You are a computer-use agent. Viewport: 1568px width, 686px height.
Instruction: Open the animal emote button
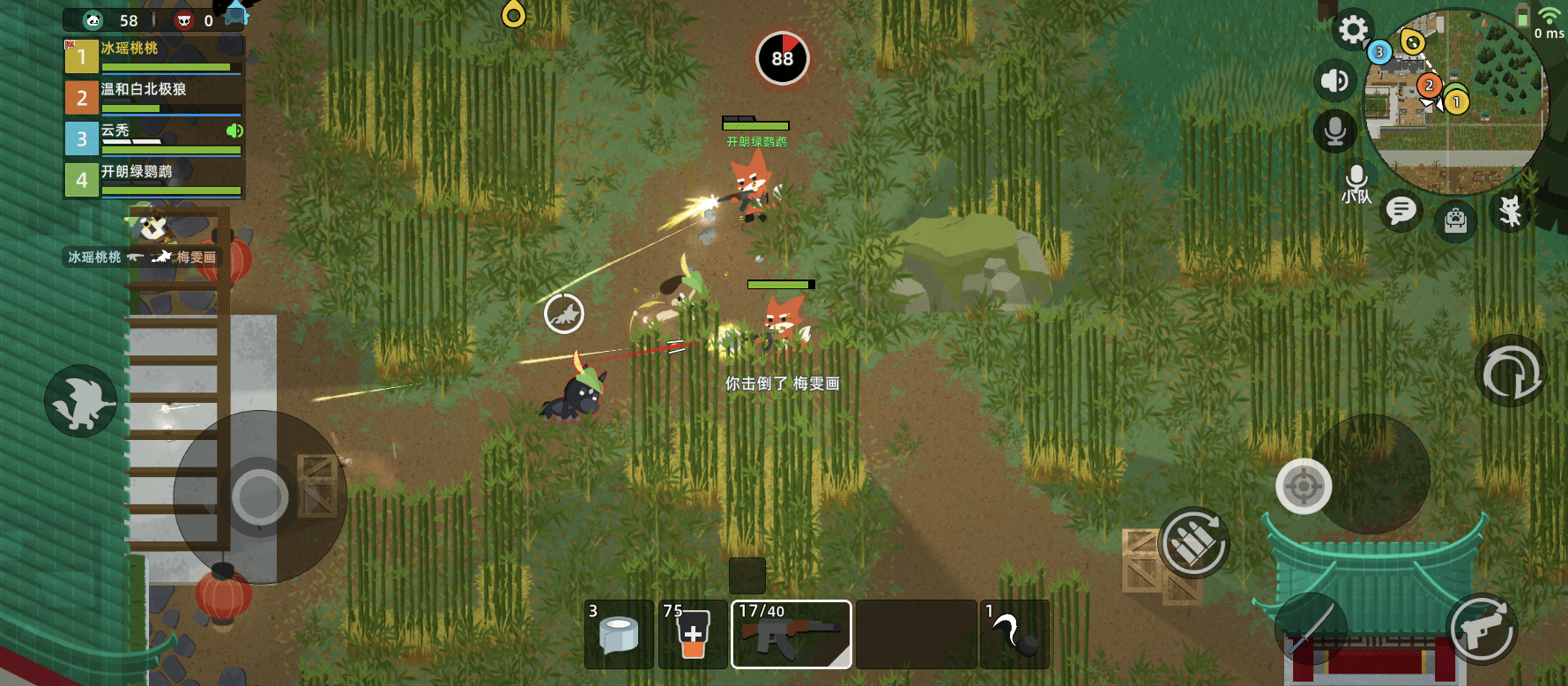click(x=1511, y=212)
